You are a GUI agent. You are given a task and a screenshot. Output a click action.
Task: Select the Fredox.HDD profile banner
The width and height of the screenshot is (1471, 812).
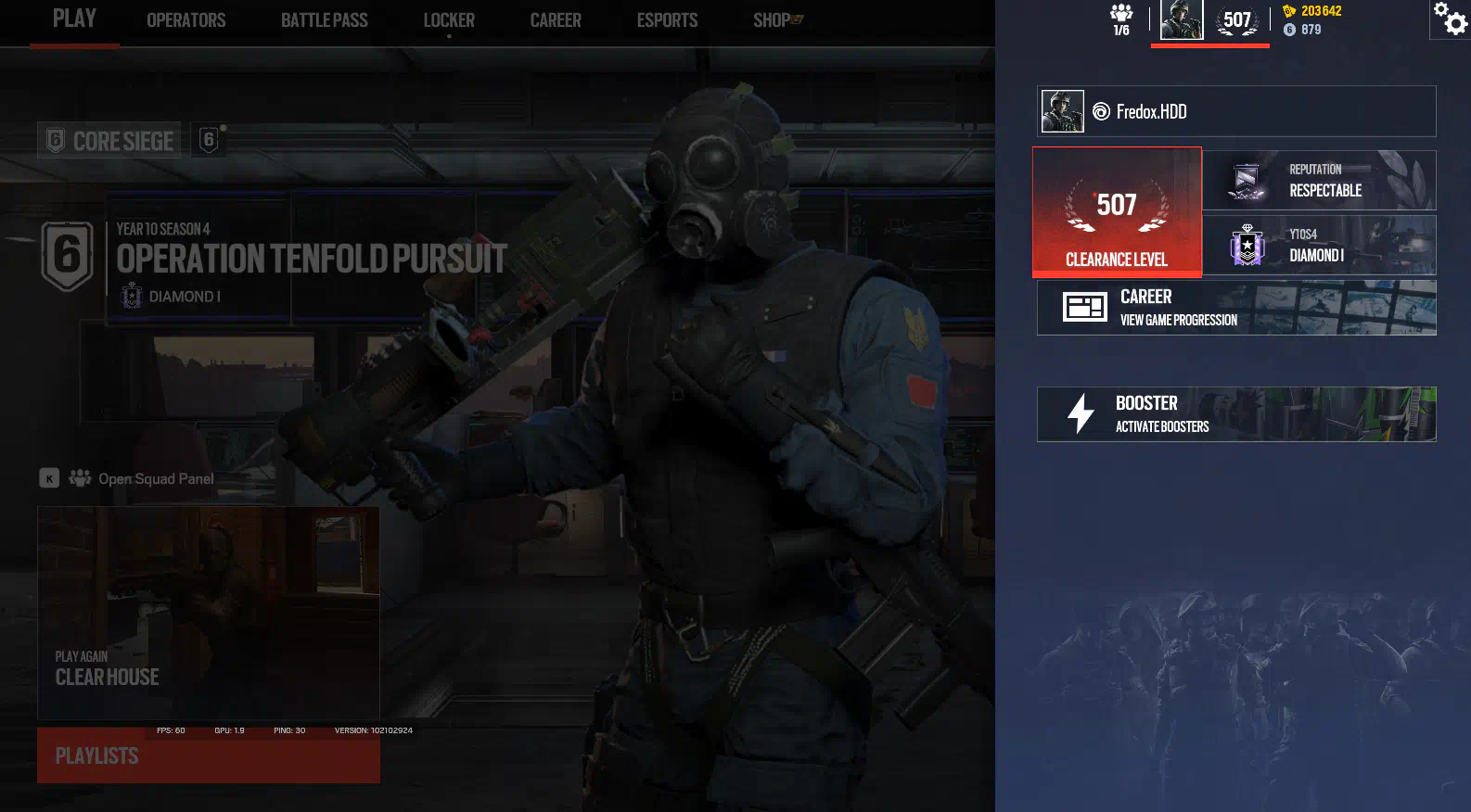point(1236,111)
